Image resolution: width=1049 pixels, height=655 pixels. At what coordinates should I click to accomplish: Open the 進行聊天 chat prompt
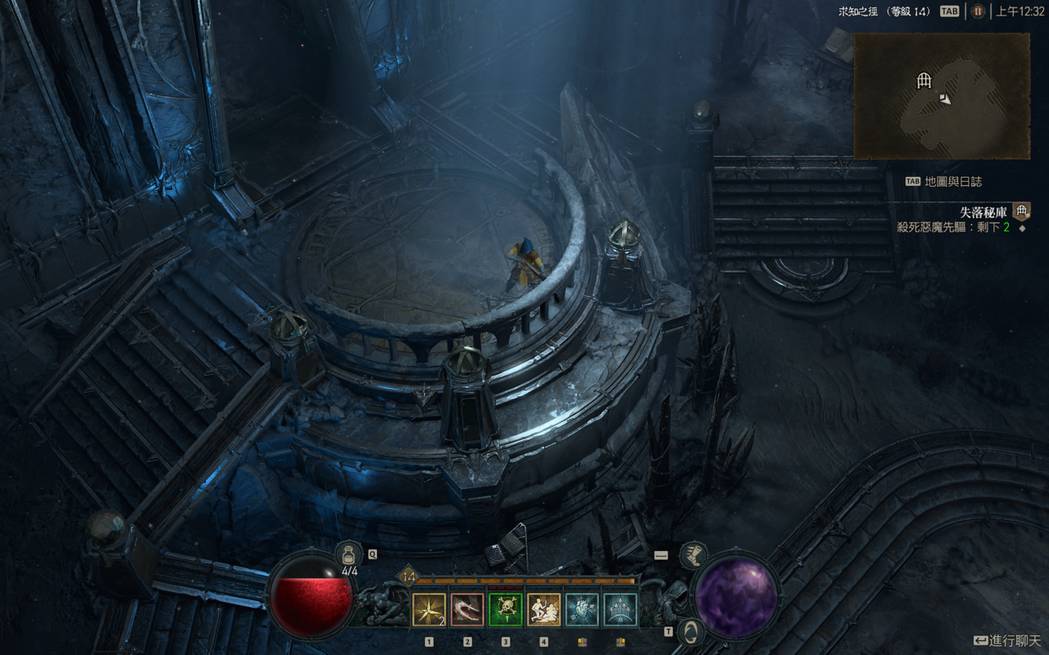[1007, 640]
